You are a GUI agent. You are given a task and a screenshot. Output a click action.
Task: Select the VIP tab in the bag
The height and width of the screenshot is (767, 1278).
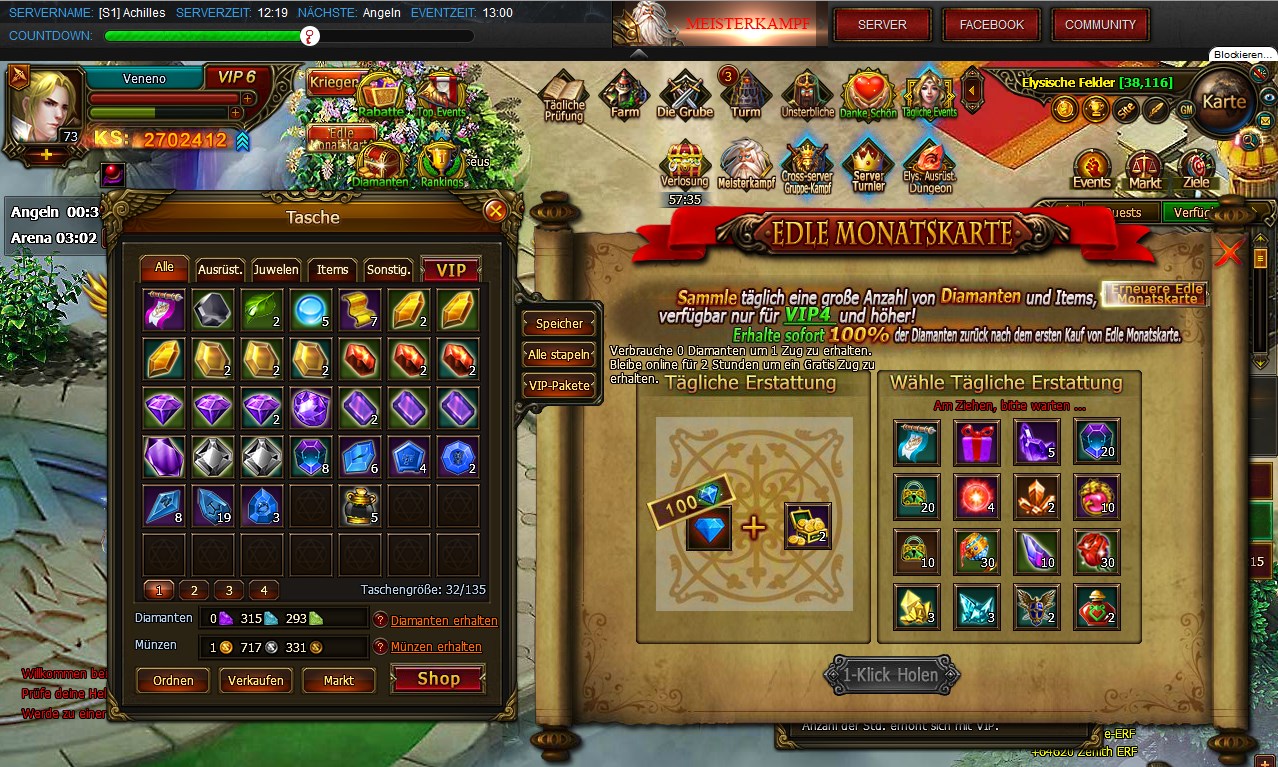click(x=451, y=270)
